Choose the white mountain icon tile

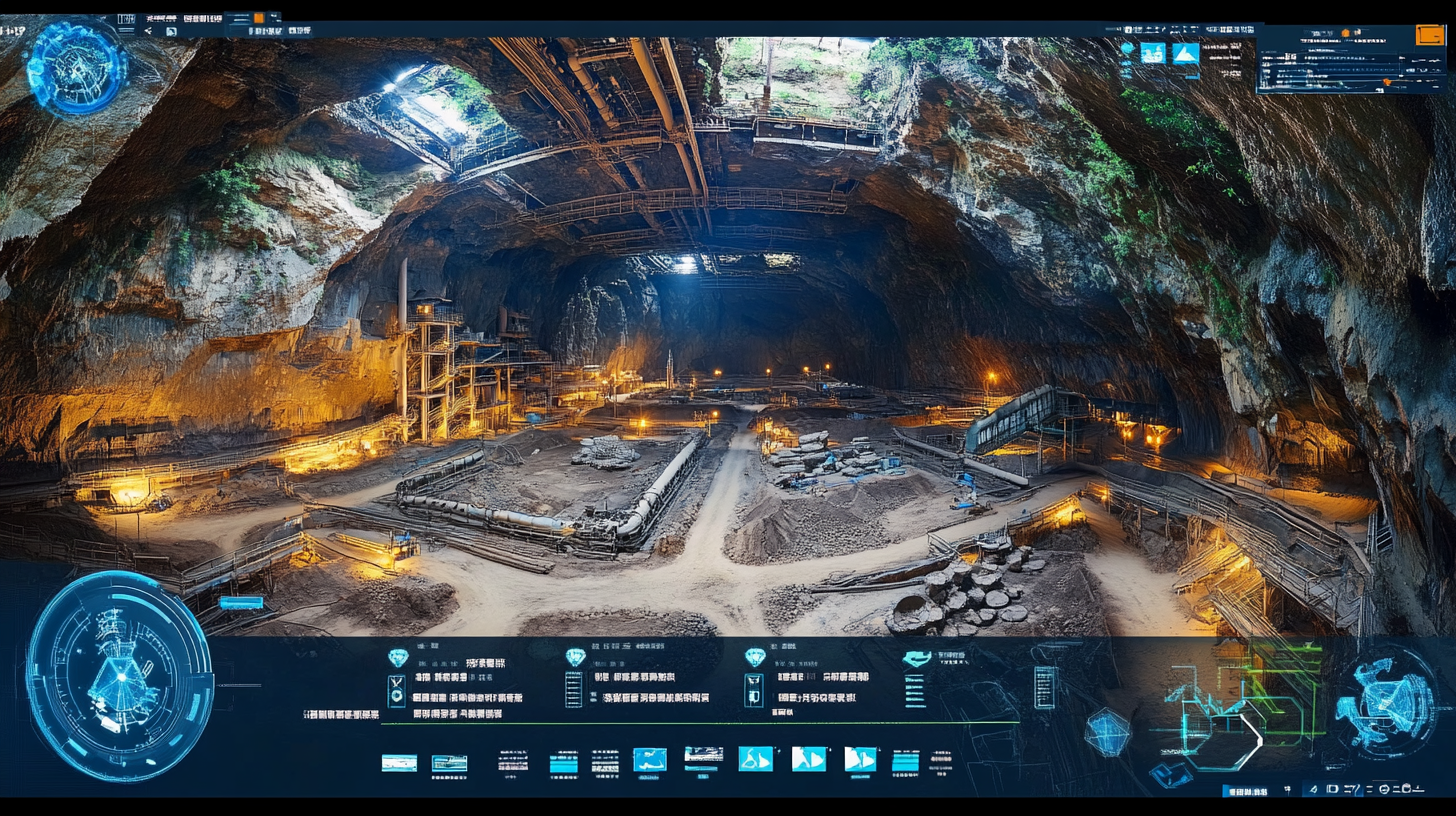coord(1185,53)
